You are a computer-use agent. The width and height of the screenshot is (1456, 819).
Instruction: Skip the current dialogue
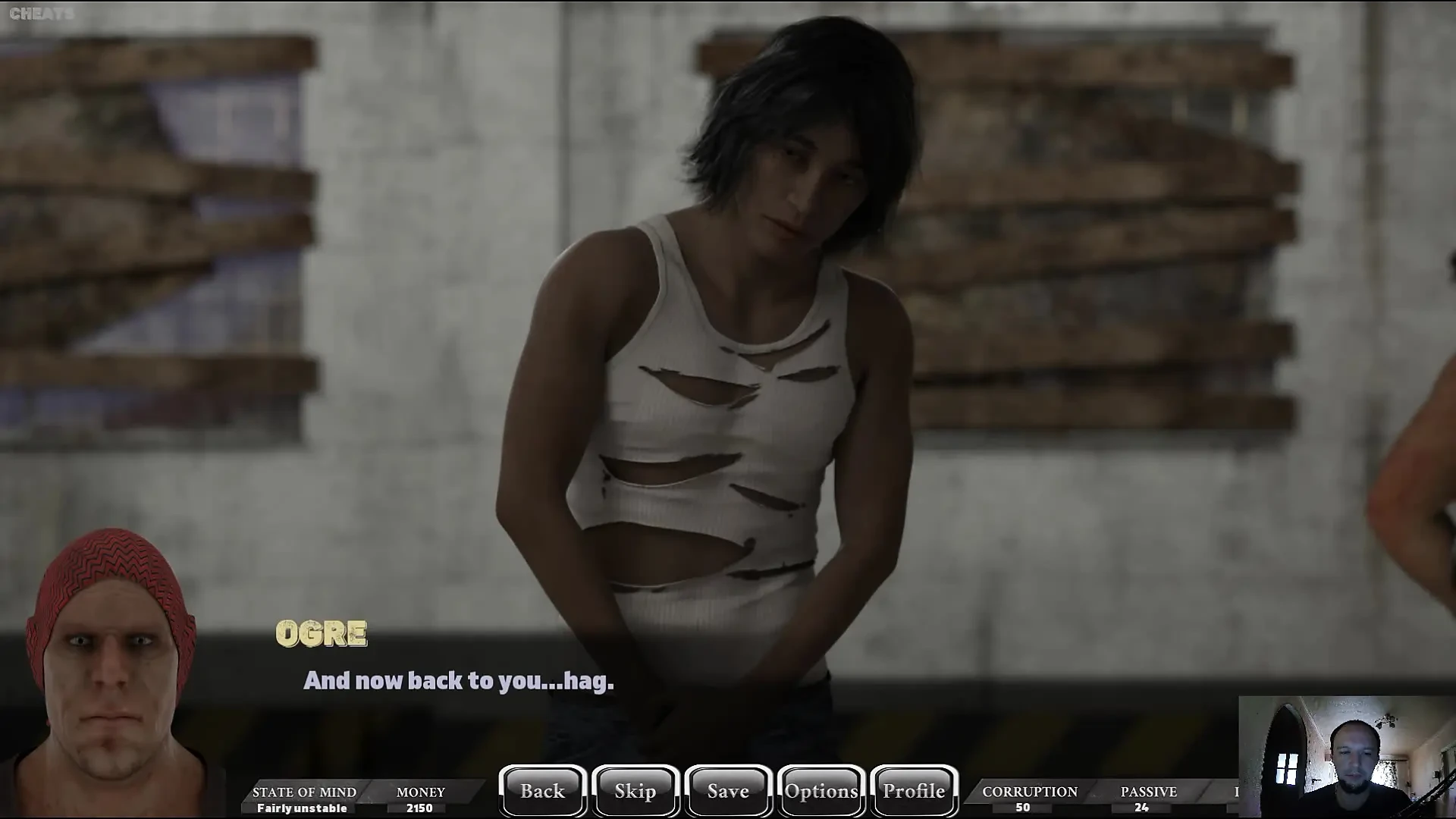pyautogui.click(x=635, y=791)
